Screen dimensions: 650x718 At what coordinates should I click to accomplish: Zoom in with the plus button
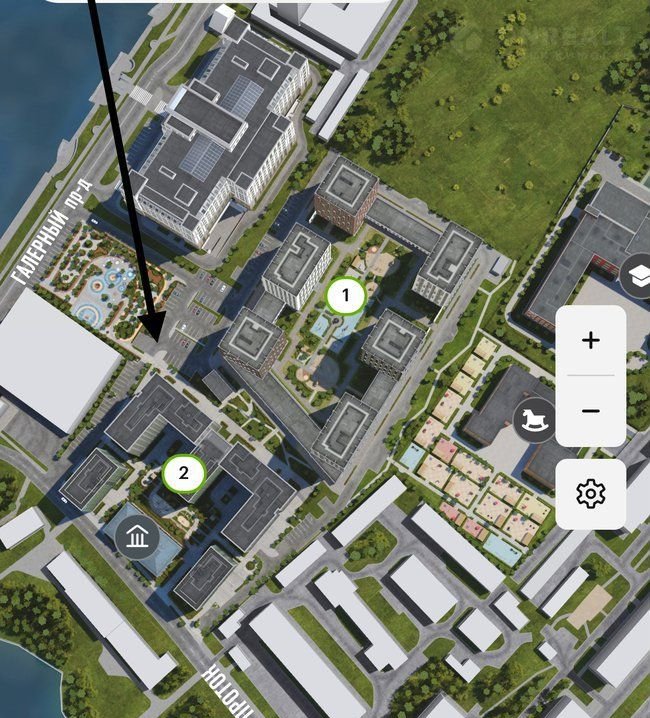(590, 340)
